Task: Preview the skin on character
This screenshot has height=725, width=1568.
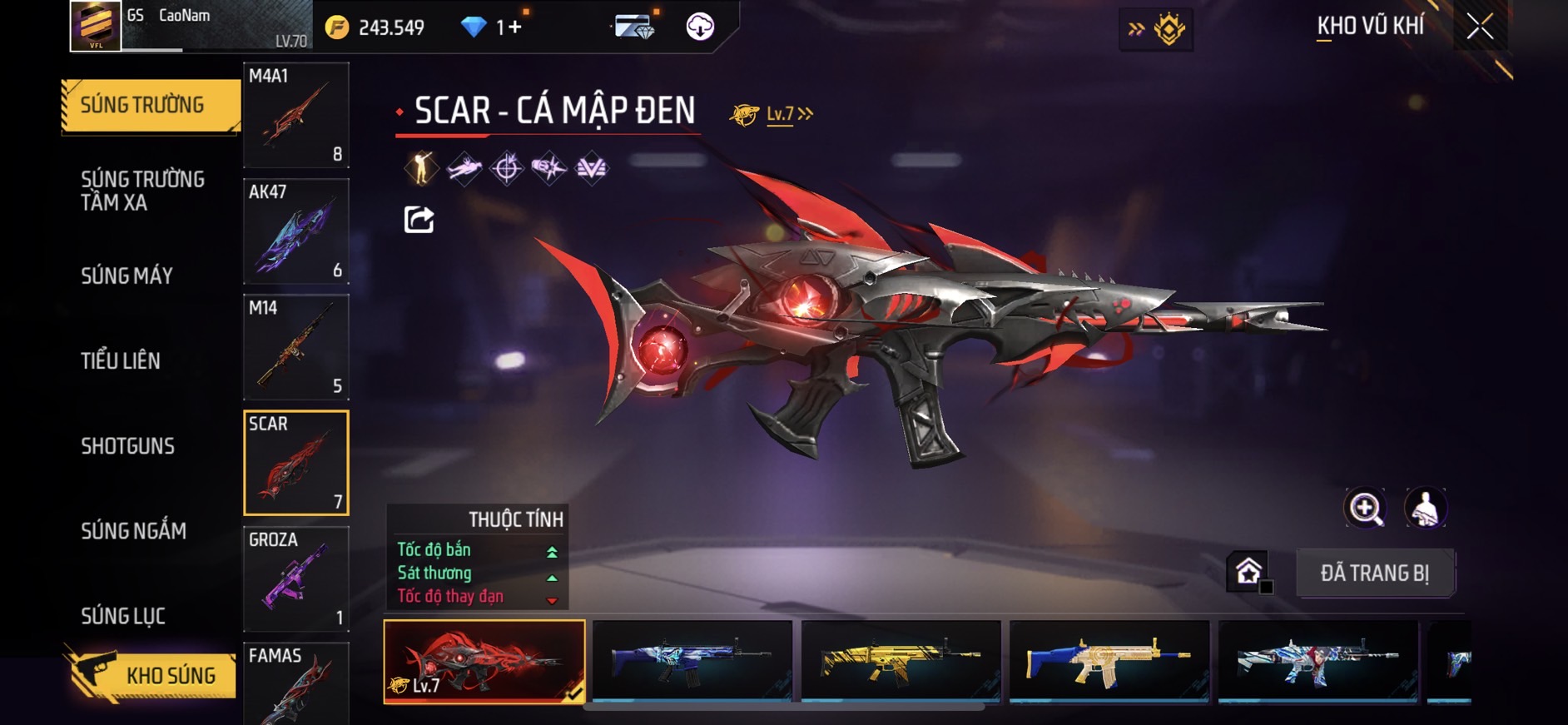Action: click(x=1426, y=508)
